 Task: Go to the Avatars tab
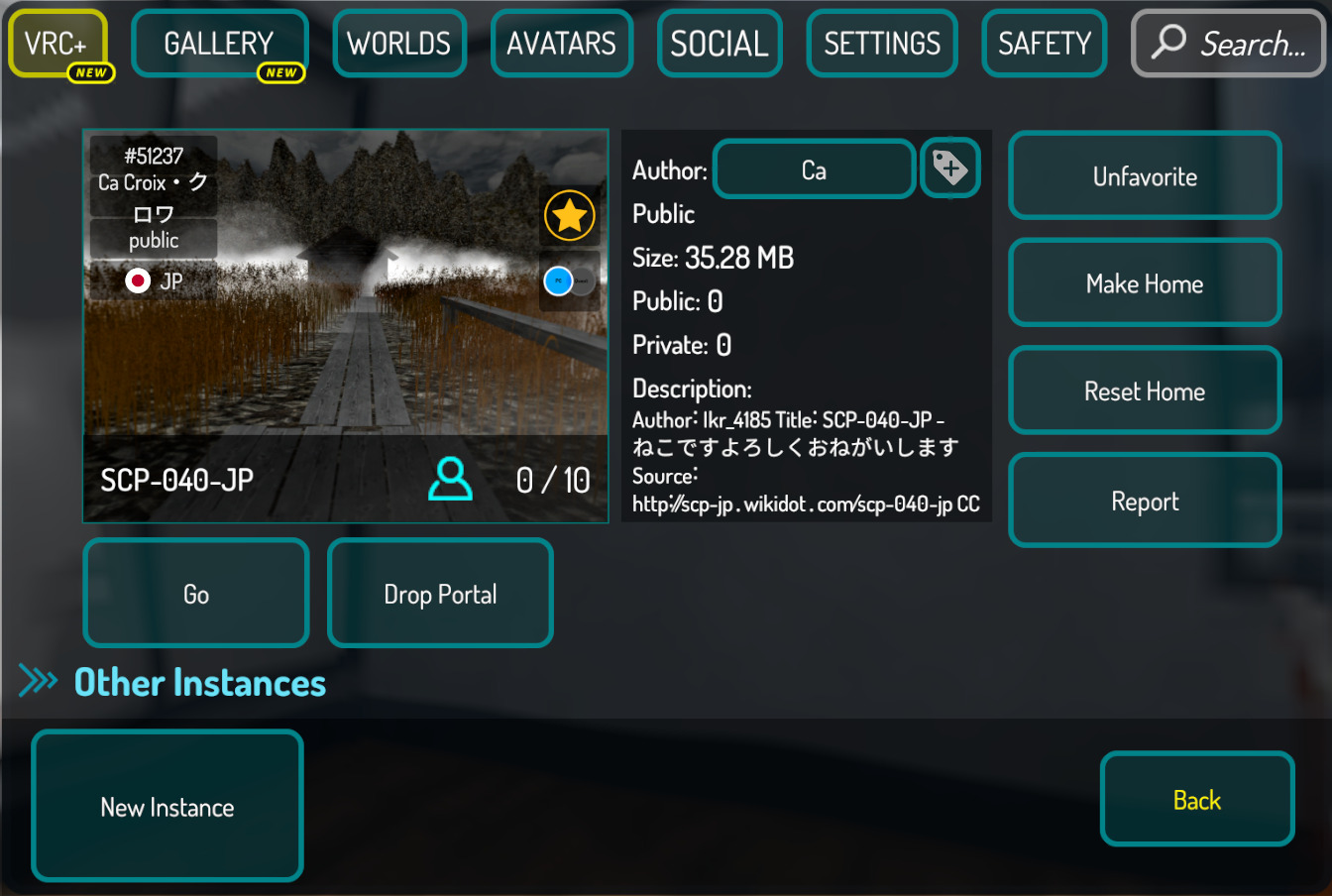point(561,44)
